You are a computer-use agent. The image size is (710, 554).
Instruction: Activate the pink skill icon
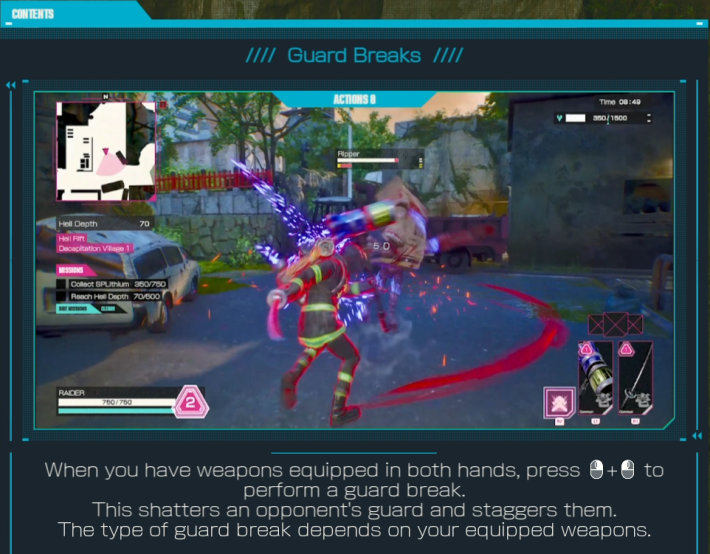559,401
